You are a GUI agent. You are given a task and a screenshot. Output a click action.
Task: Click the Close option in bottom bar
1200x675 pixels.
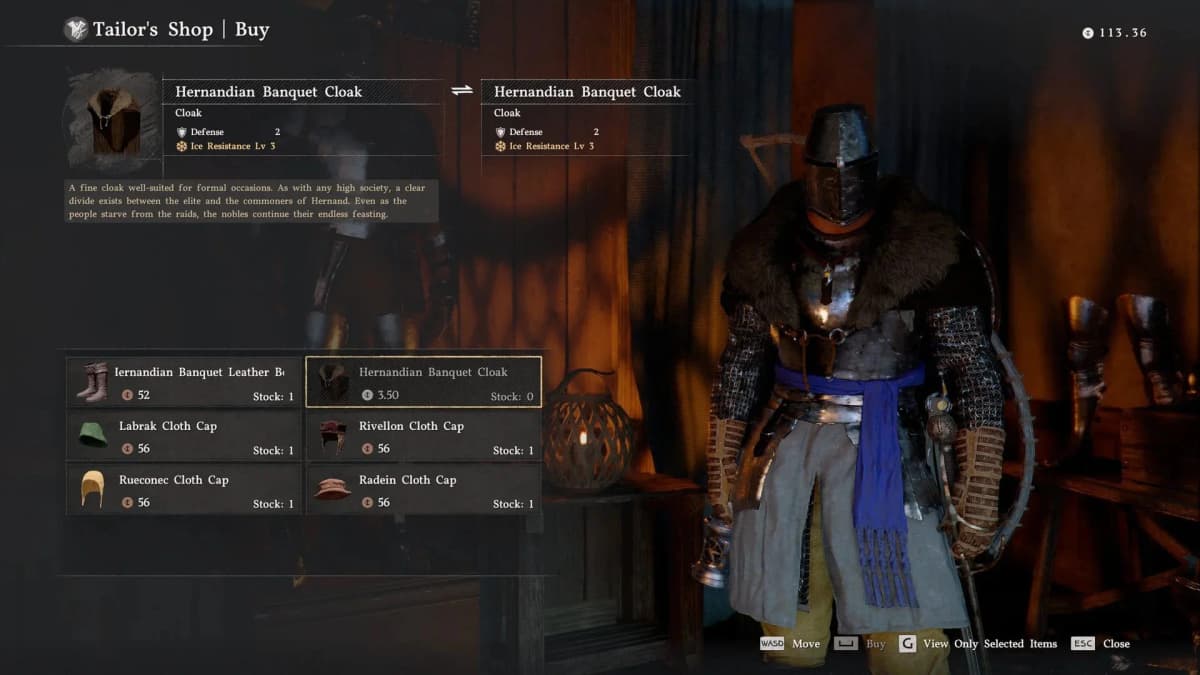(x=1115, y=644)
